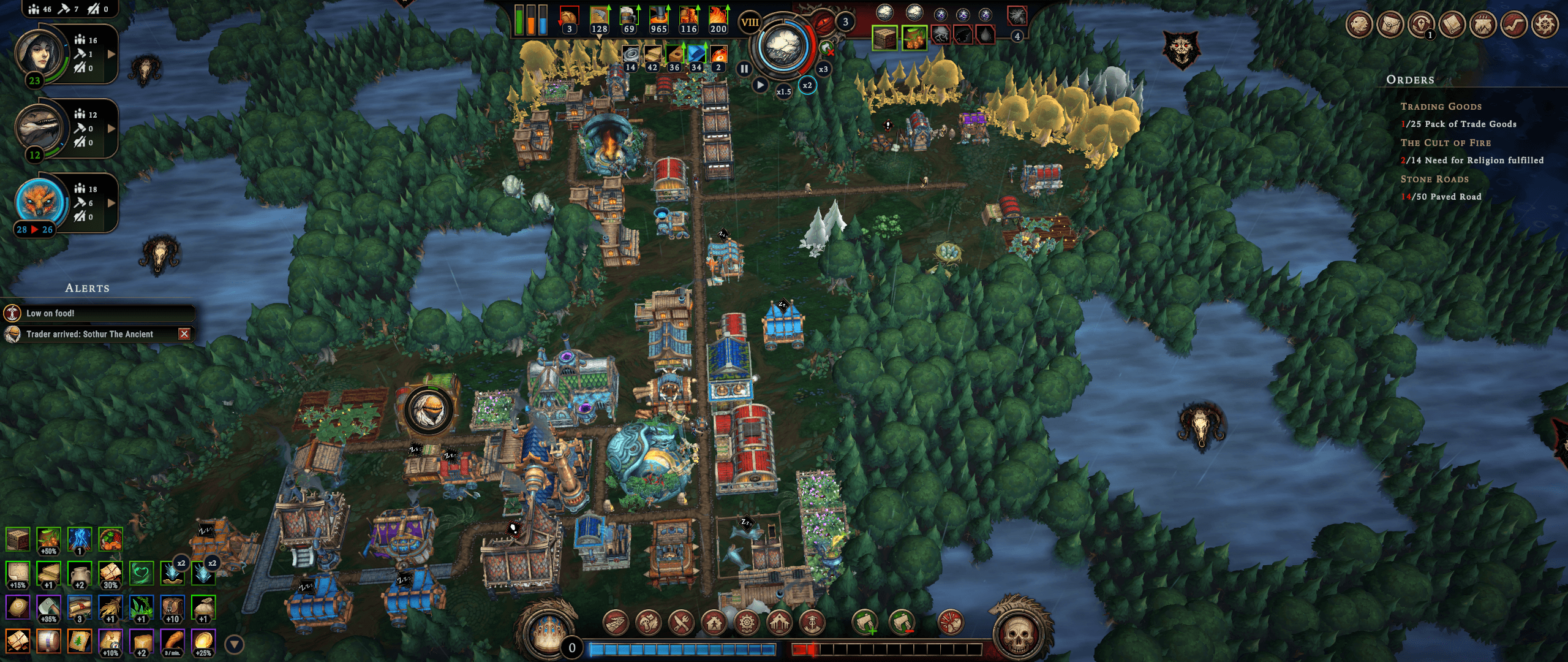Dismiss the Sothur The Ancient trader alert
The image size is (1568, 662).
pos(184,333)
